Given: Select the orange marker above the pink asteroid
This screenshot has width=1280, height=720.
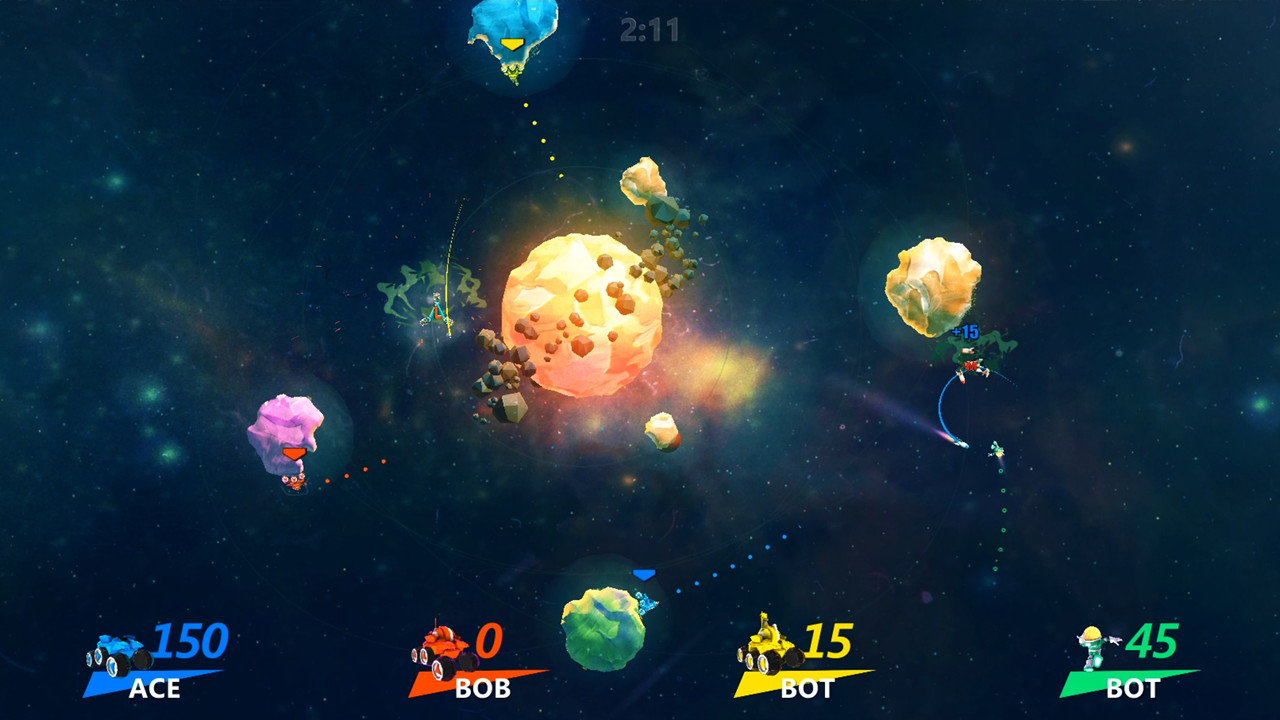Looking at the screenshot, I should [x=292, y=452].
